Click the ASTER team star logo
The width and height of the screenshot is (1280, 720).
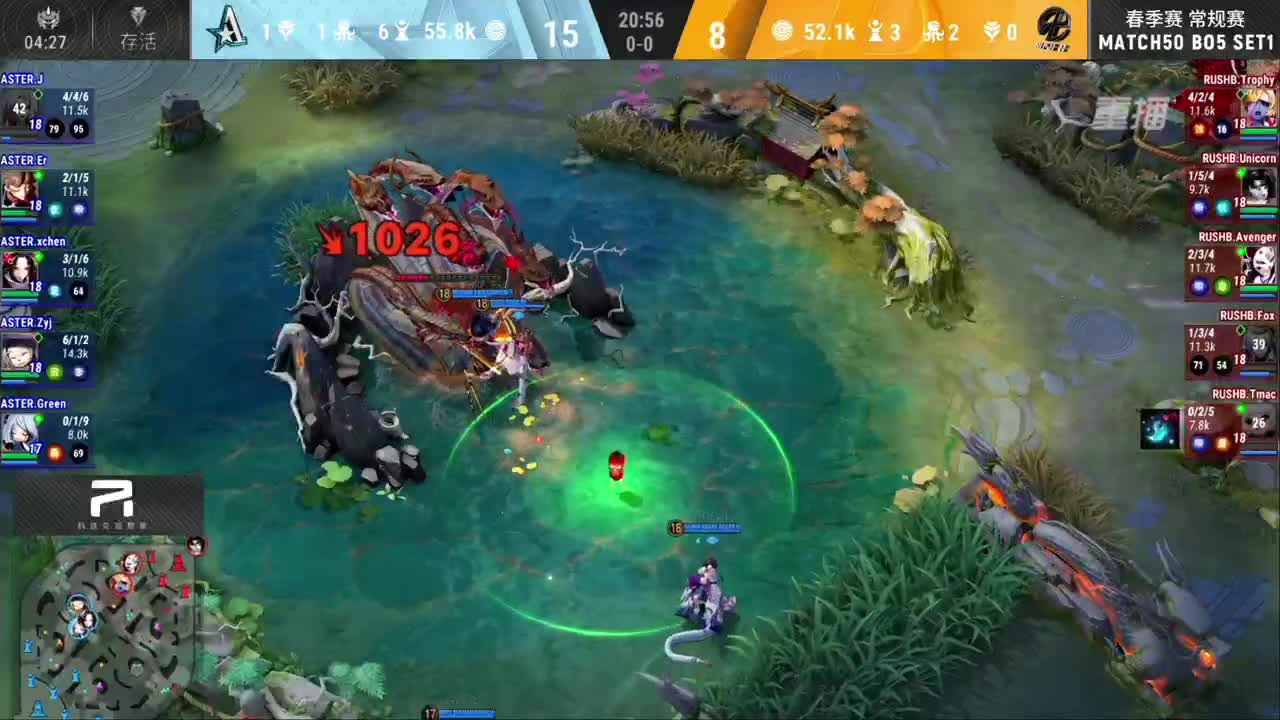pyautogui.click(x=222, y=31)
